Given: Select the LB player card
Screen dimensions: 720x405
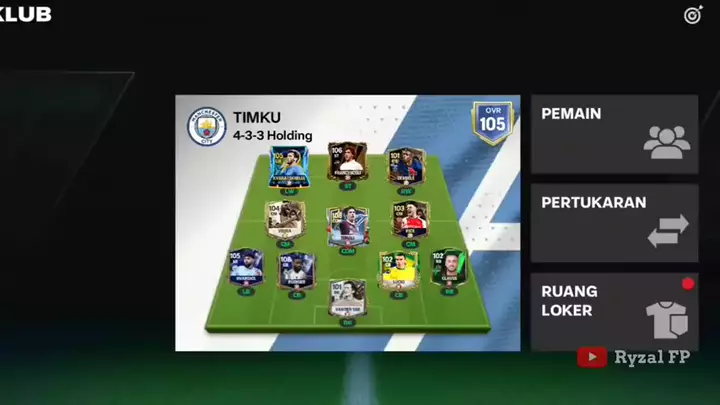Looking at the screenshot, I should 246,272.
